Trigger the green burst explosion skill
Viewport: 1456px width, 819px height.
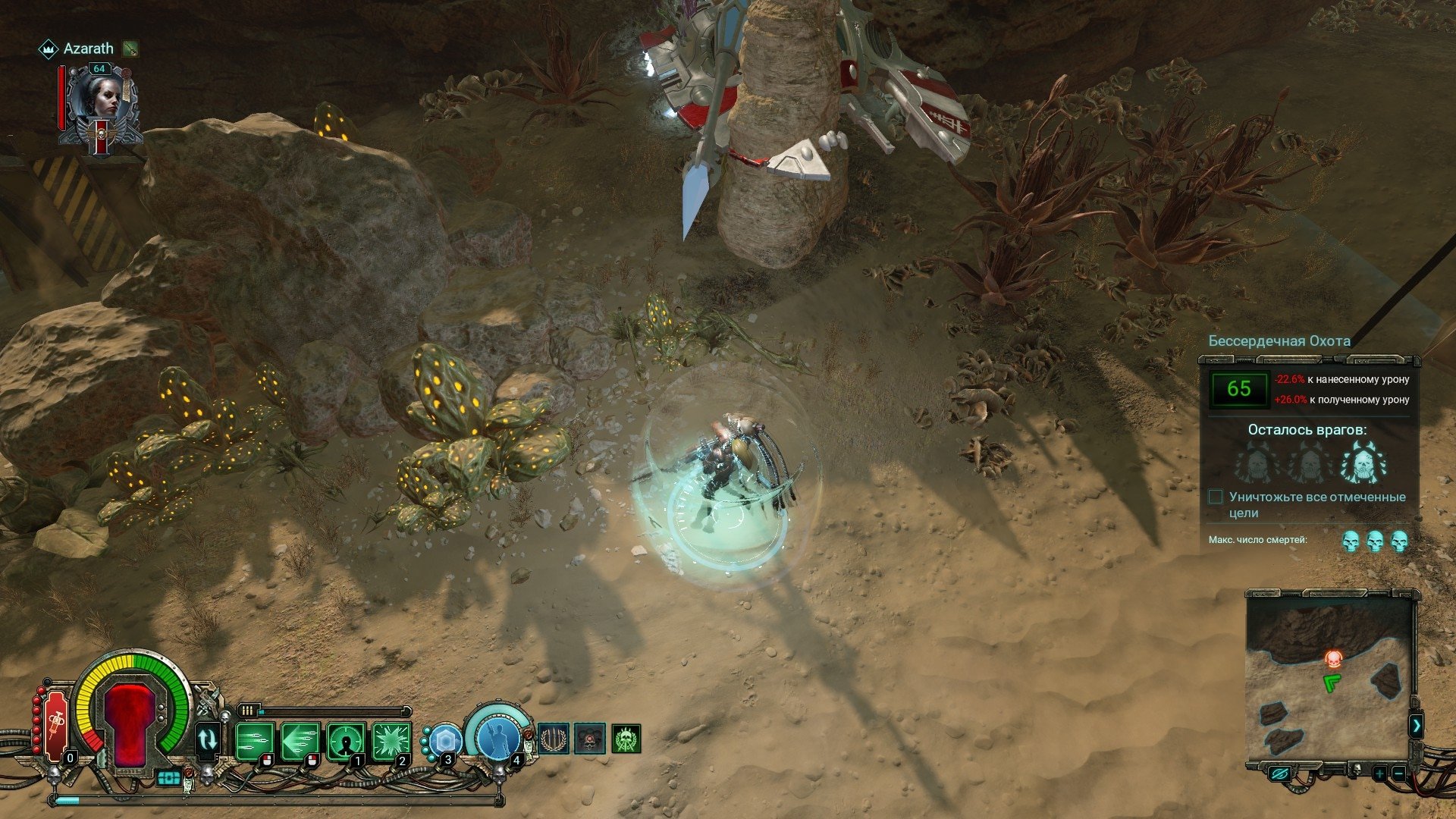391,740
